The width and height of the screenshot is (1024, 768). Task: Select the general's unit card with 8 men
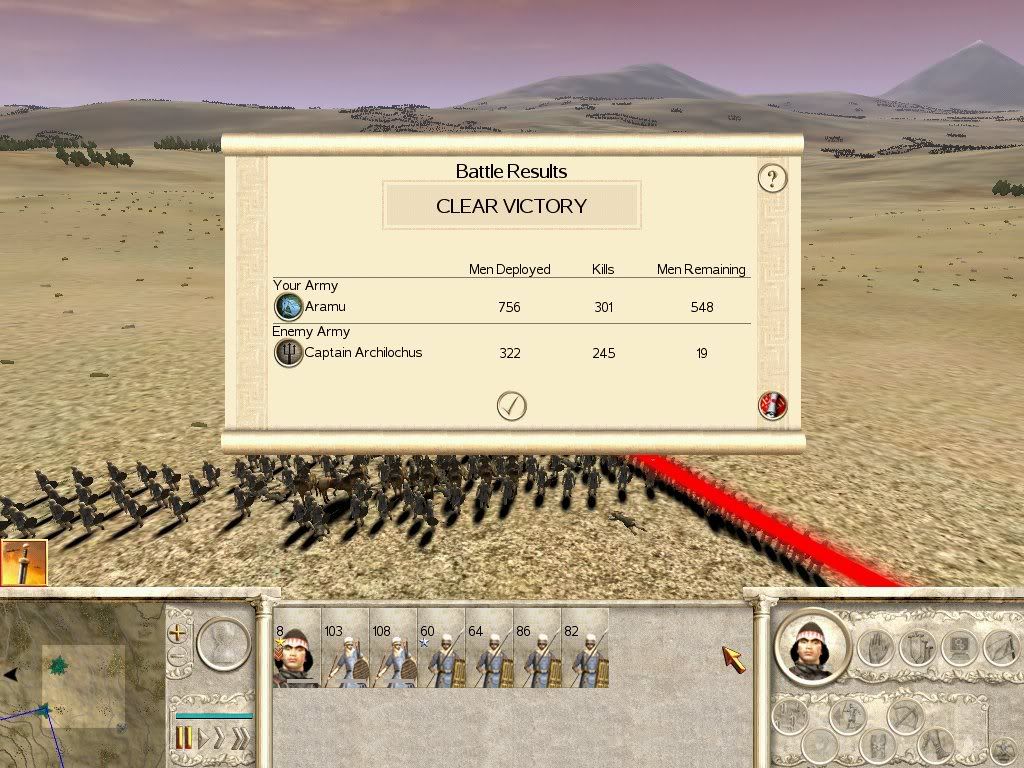(x=297, y=648)
